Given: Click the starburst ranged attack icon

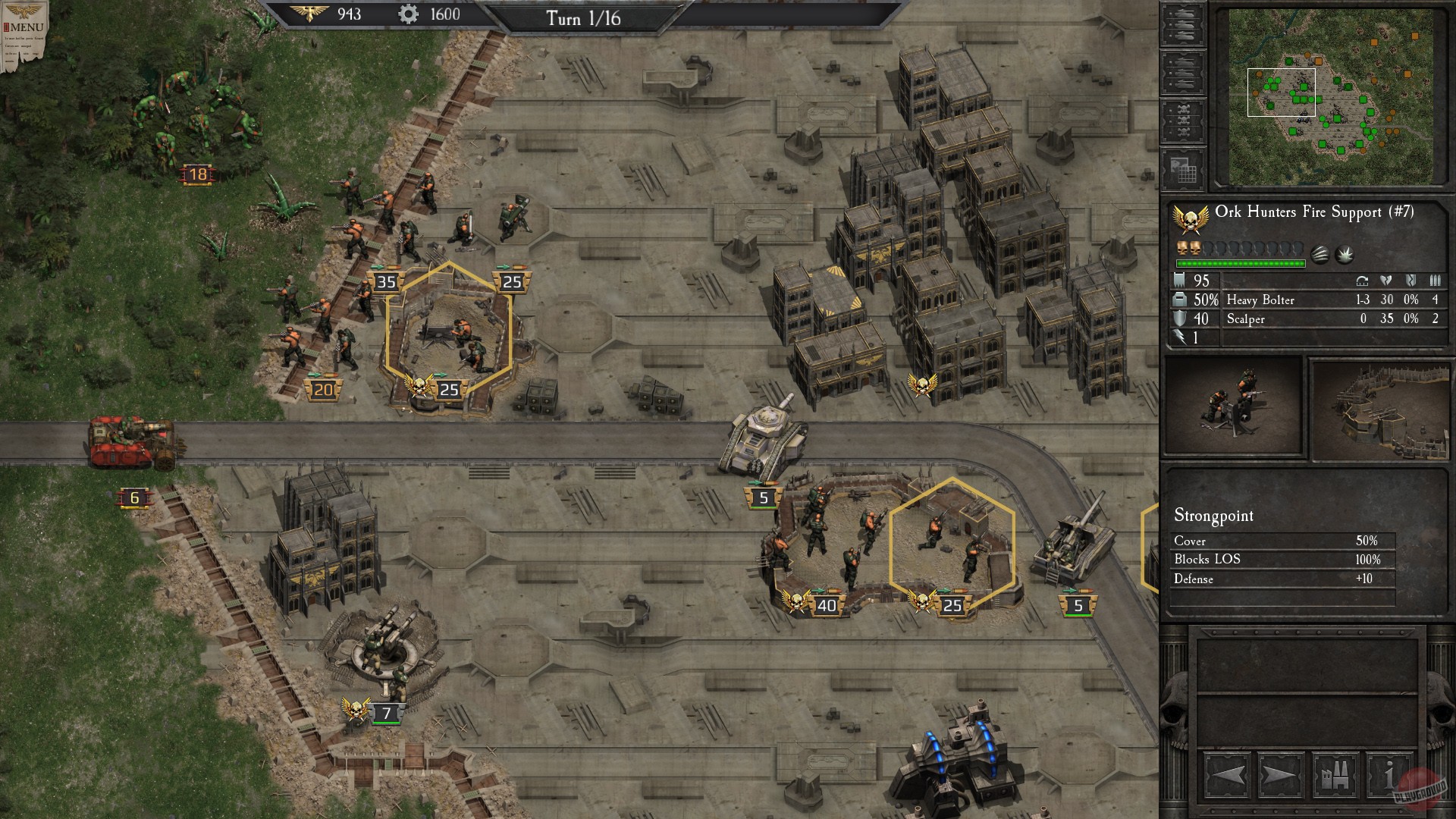Looking at the screenshot, I should click(x=1345, y=253).
